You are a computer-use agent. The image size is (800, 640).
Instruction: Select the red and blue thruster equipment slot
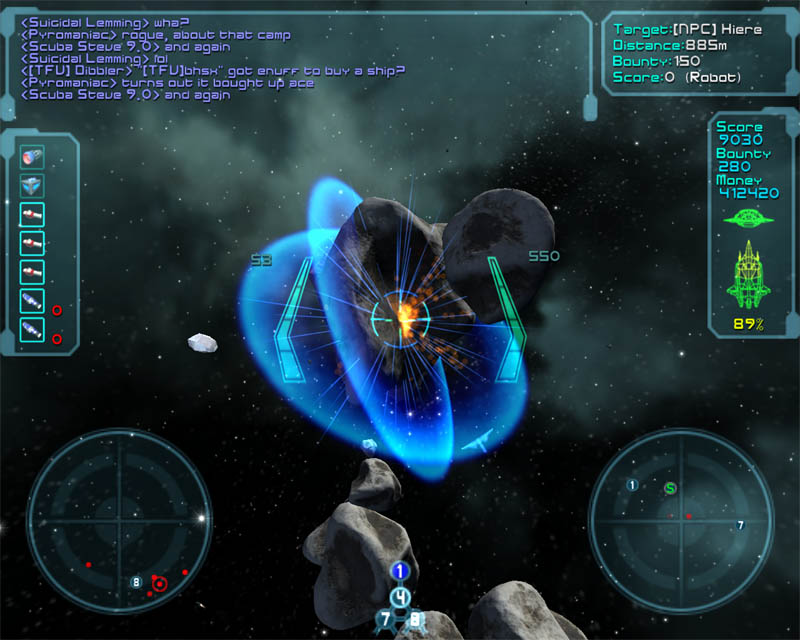pyautogui.click(x=33, y=157)
